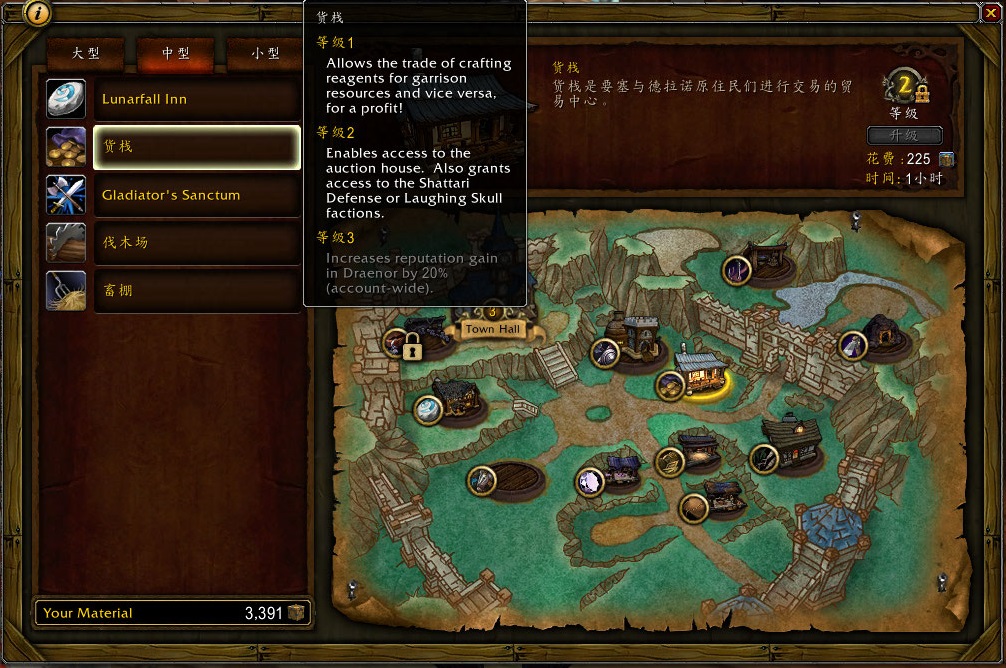The height and width of the screenshot is (668, 1006).
Task: Select the highlighted trading post plot on map
Action: tap(697, 374)
